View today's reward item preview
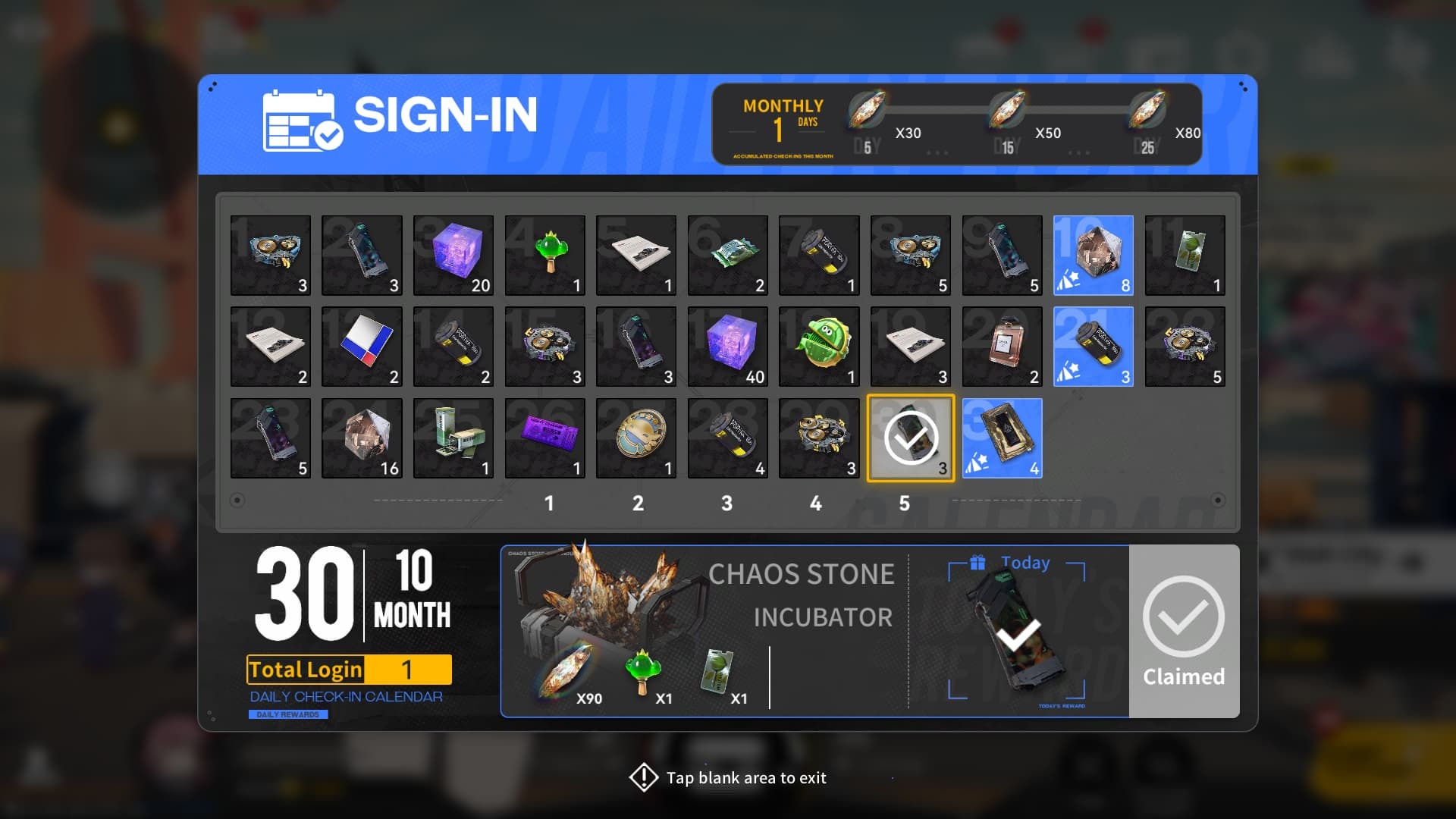The width and height of the screenshot is (1456, 819). click(1017, 631)
